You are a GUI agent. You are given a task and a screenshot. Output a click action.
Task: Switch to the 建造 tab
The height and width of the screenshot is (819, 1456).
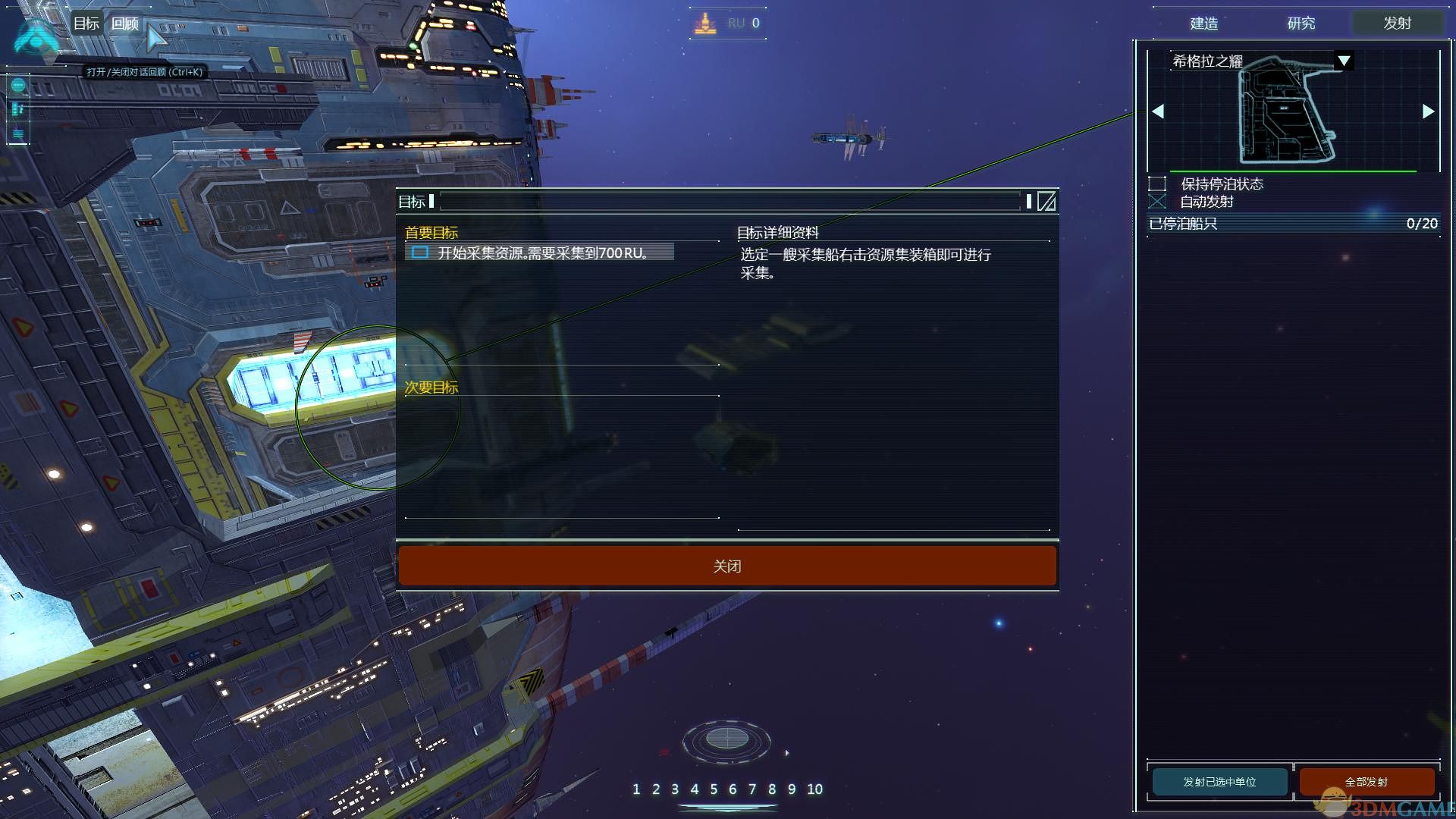click(x=1204, y=23)
